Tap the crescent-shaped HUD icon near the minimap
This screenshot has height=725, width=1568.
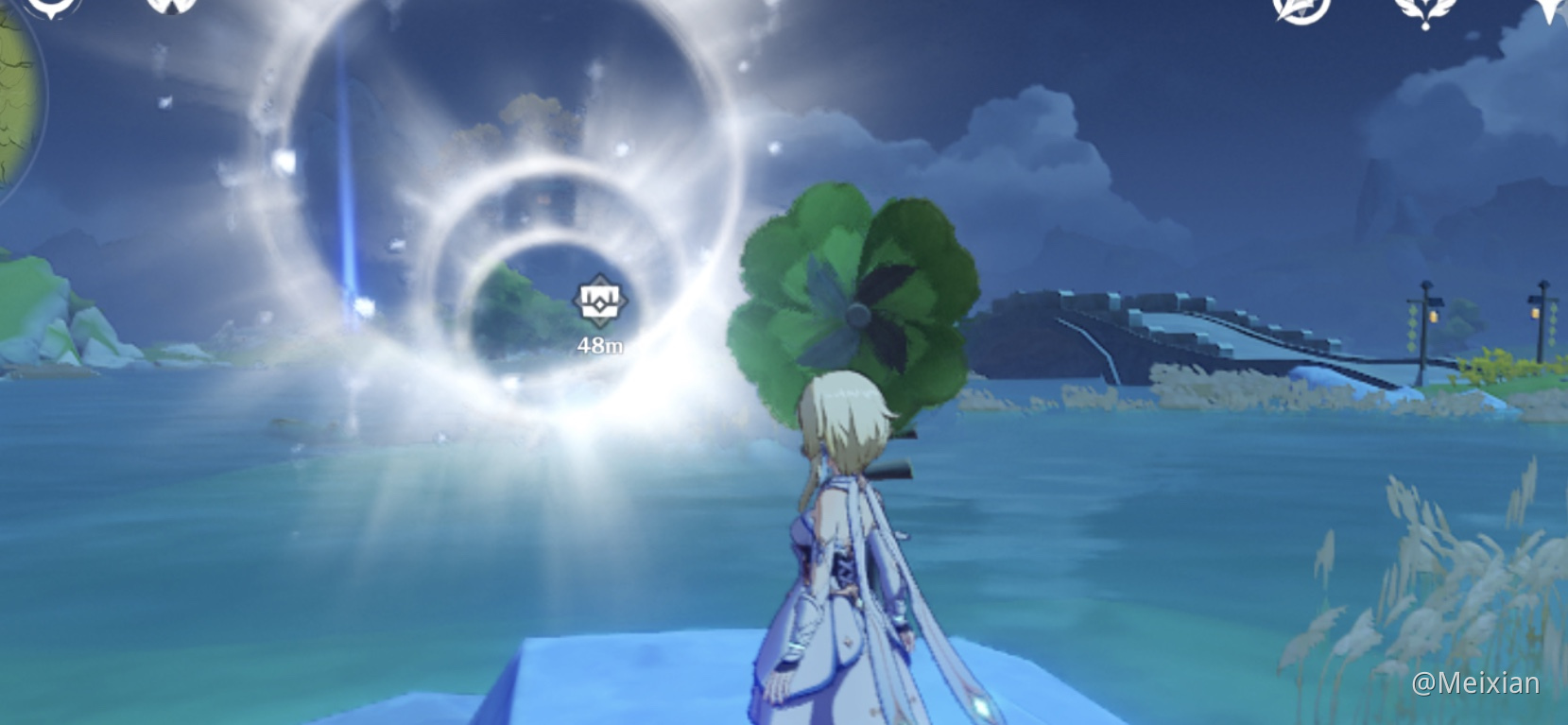coord(52,8)
